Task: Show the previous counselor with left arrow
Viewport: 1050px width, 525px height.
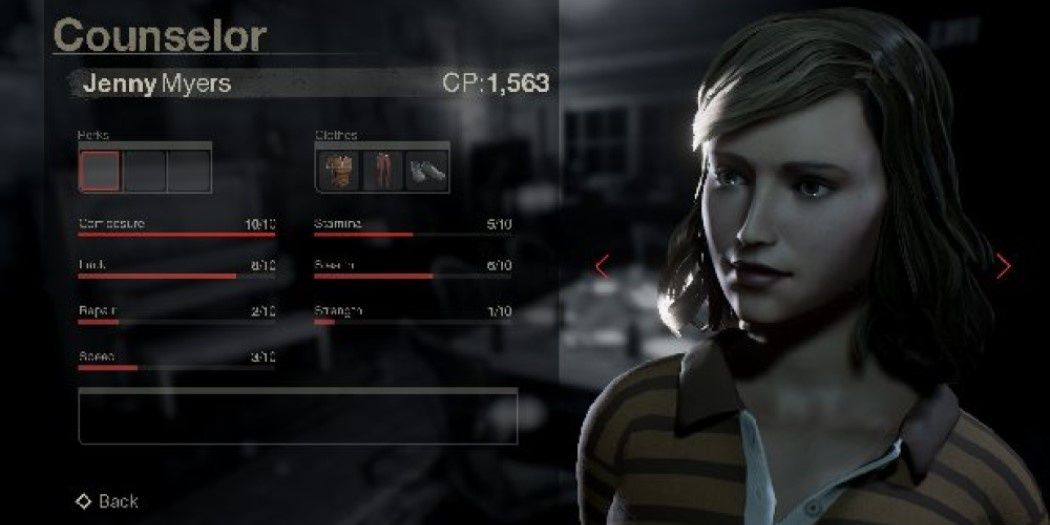Action: click(x=602, y=266)
